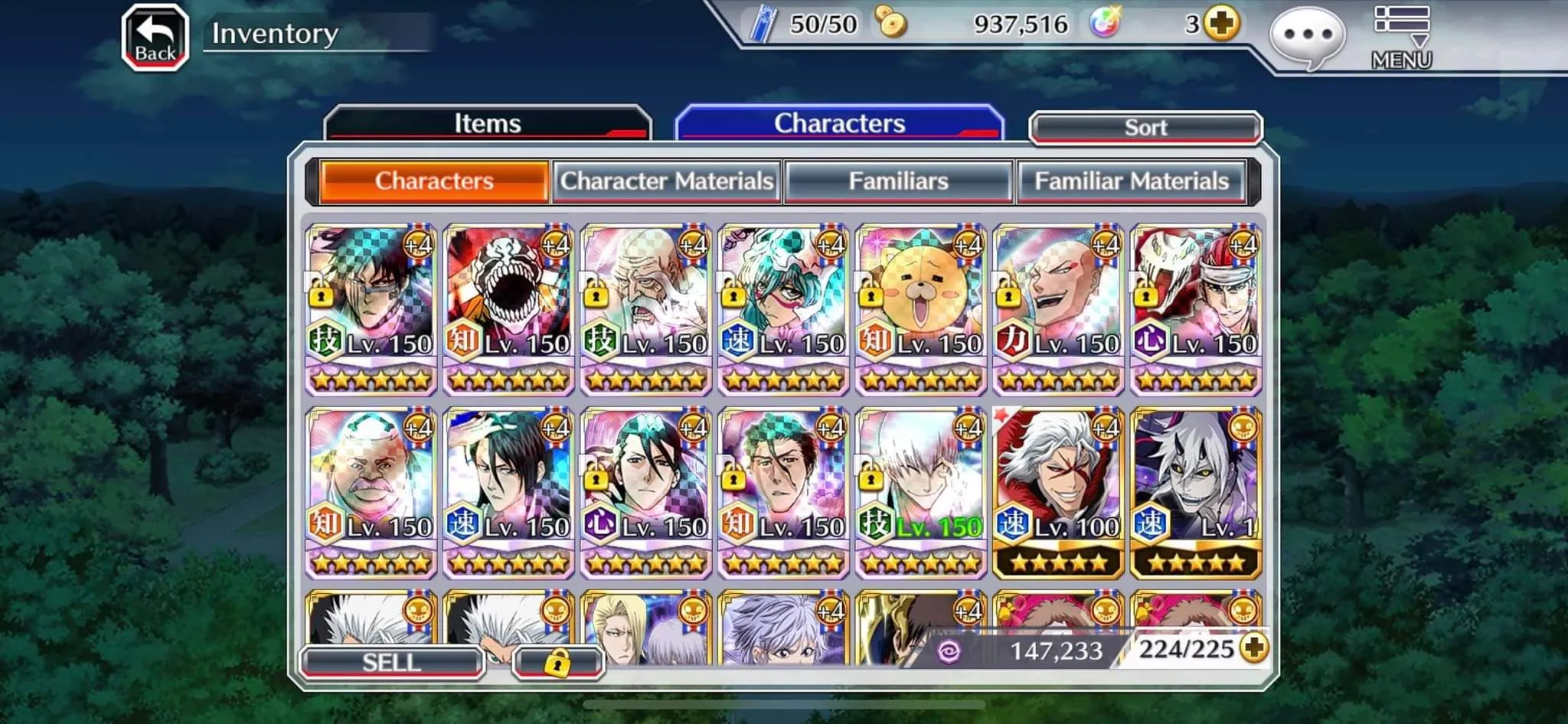Switch to the Items tab
This screenshot has height=724, width=1568.
coord(488,123)
